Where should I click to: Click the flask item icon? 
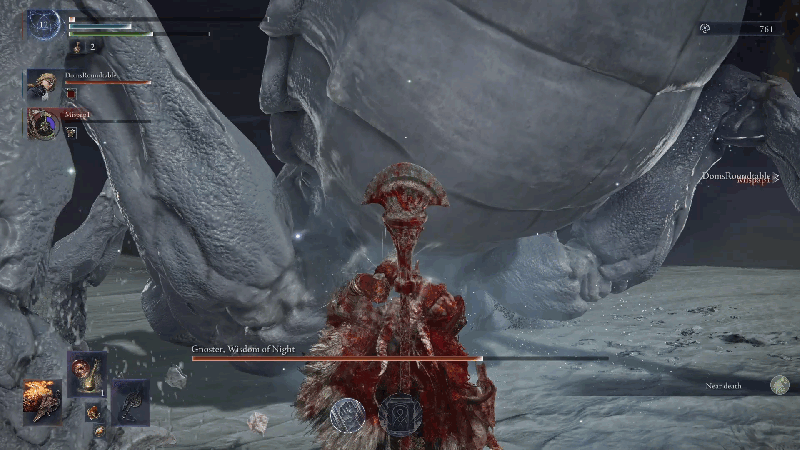coord(74,46)
